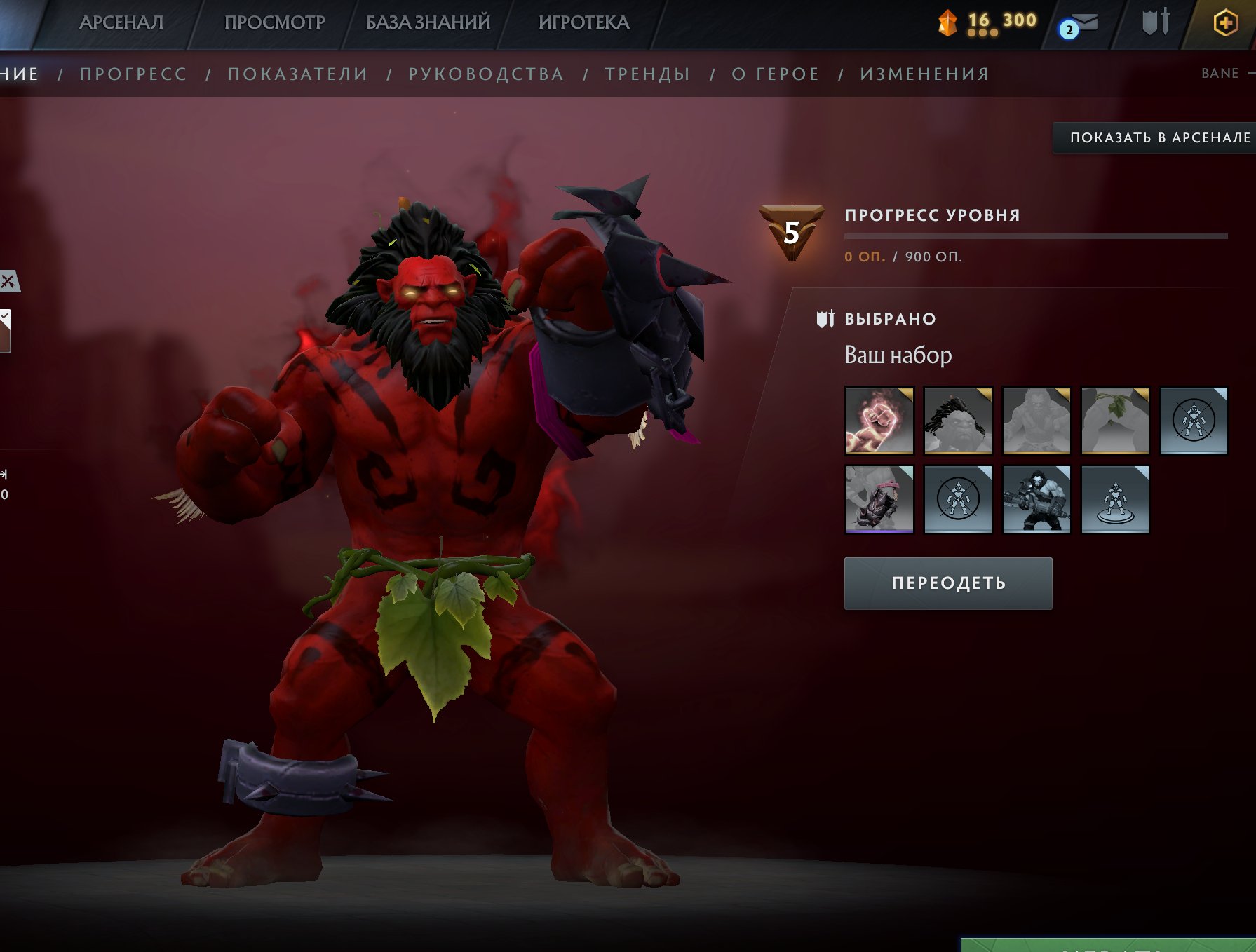Screen dimensions: 1256x952
Task: Click the empty loadout slot with crossed-out figure
Action: pos(1194,422)
